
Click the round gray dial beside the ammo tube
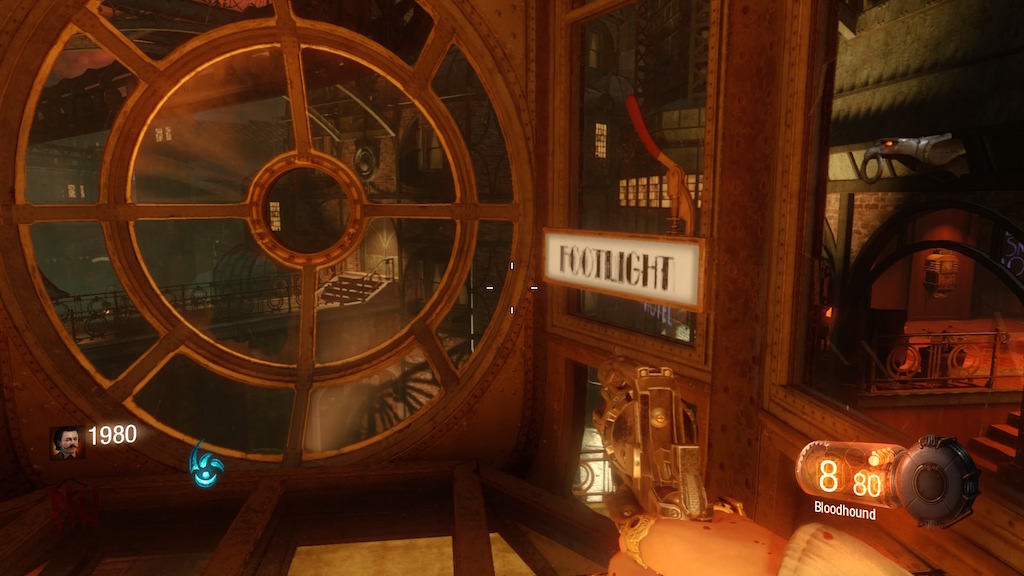click(937, 481)
